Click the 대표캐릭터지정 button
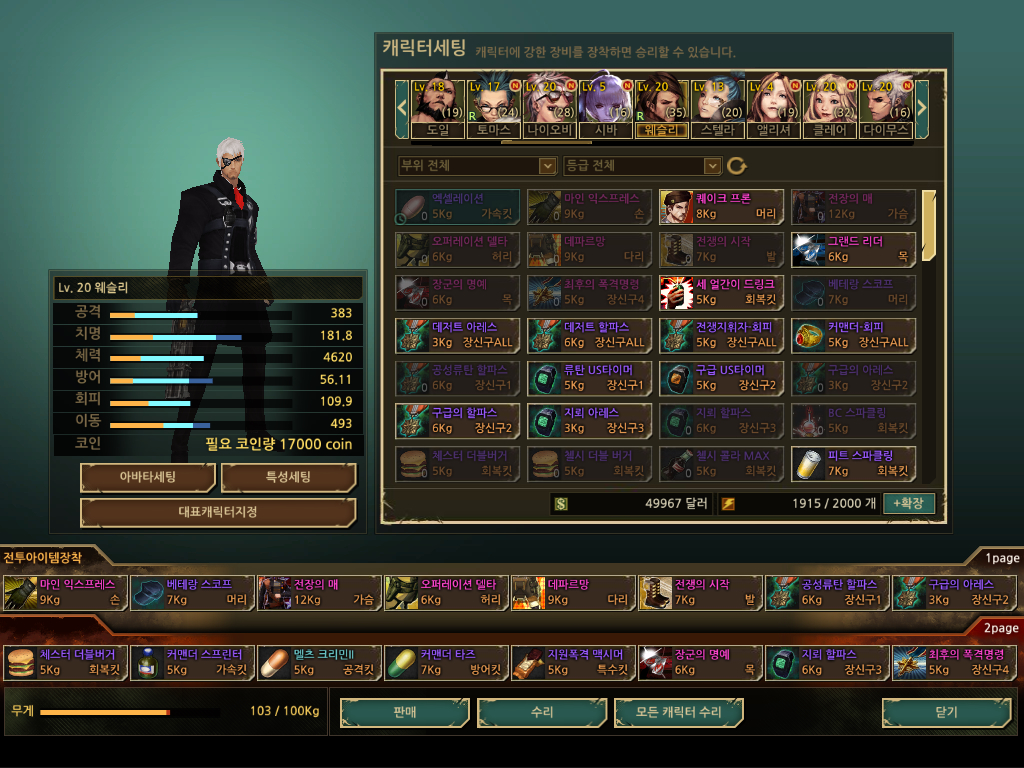Screen dimensions: 1024x768 pos(217,513)
